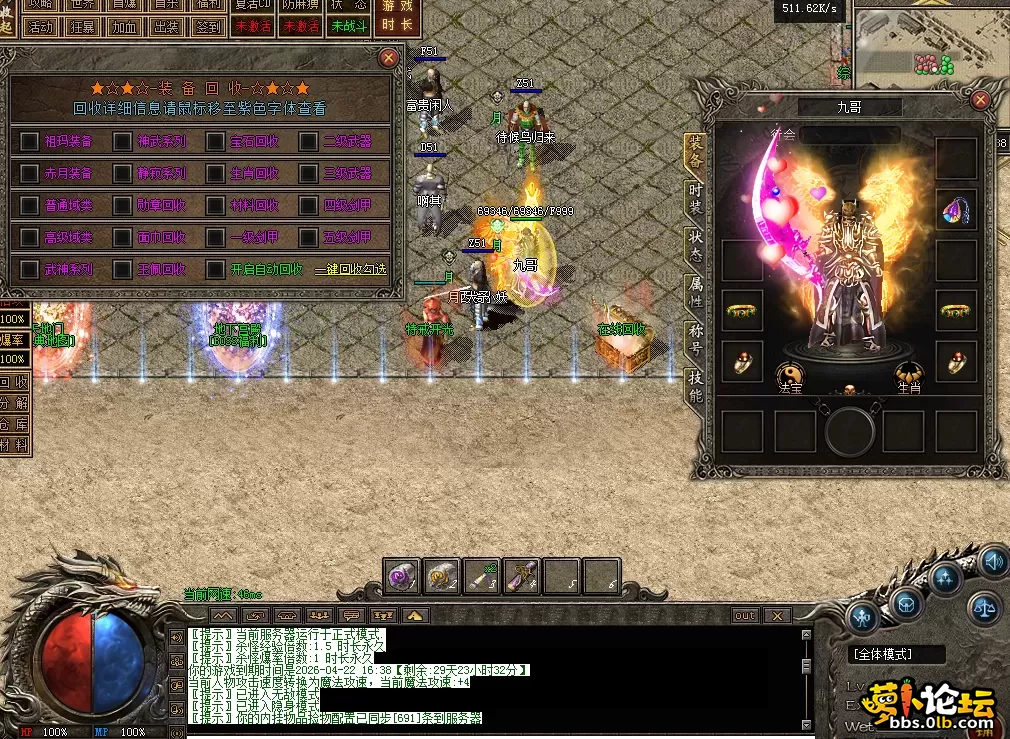Show the 技能 skills tab
This screenshot has height=739, width=1010.
[x=696, y=385]
